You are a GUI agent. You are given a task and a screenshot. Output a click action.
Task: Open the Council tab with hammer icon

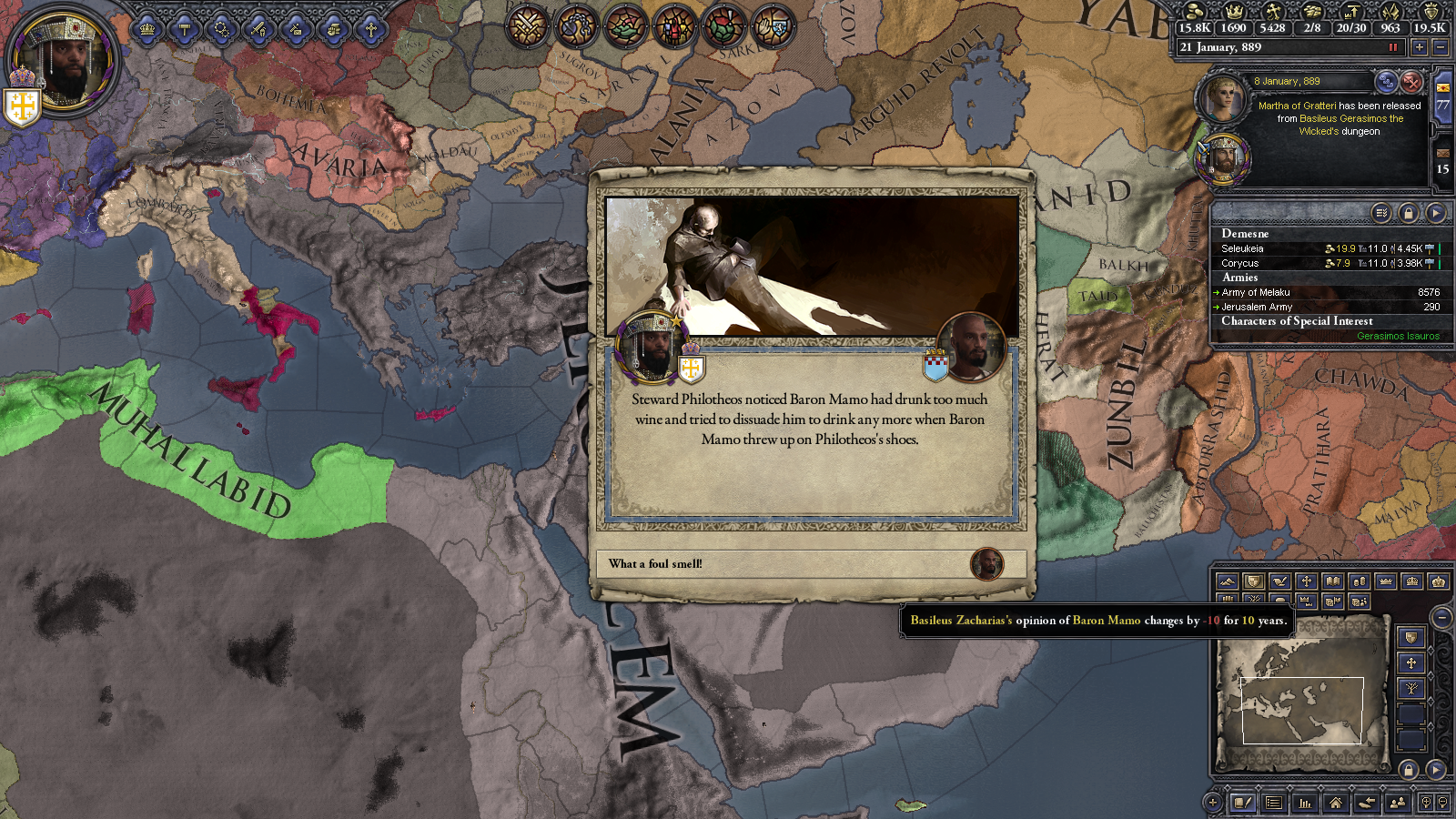(185, 30)
